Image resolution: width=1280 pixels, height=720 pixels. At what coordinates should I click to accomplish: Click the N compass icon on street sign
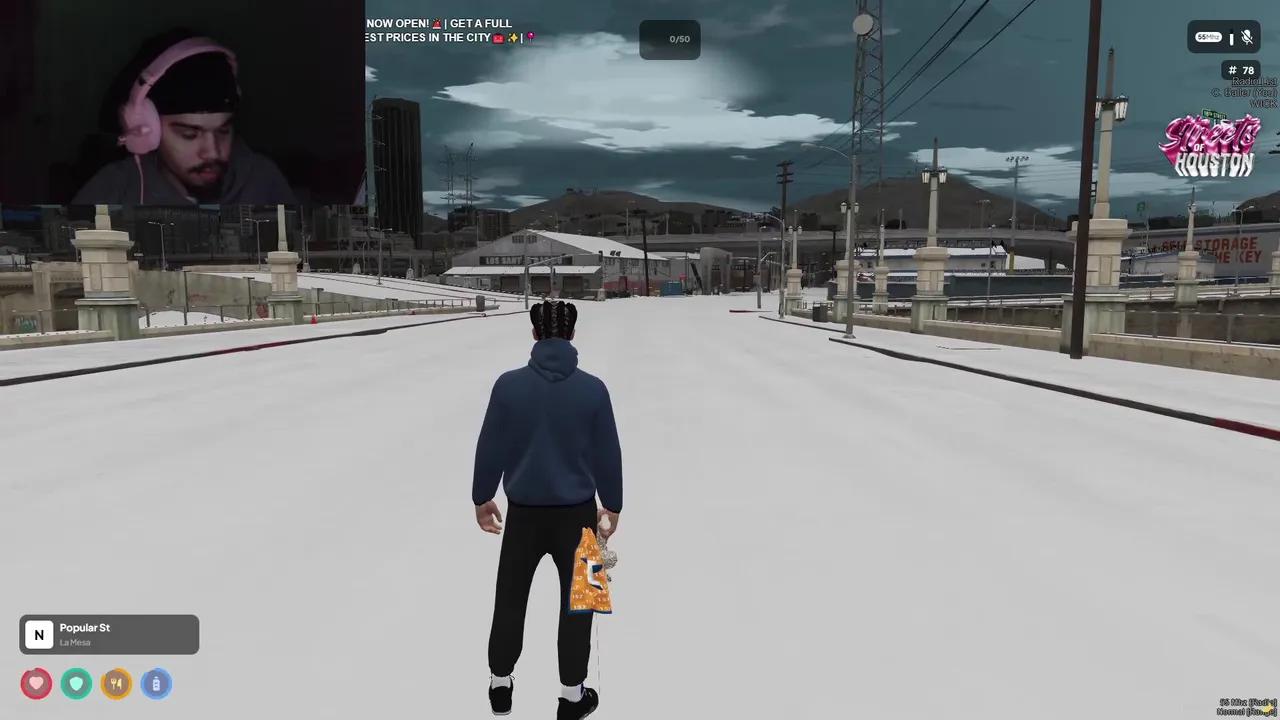click(39, 634)
